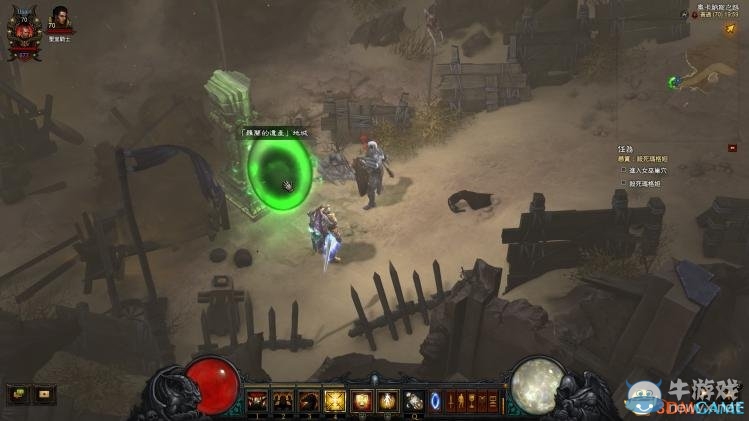Activate the first skill in the action bar

pyautogui.click(x=257, y=401)
